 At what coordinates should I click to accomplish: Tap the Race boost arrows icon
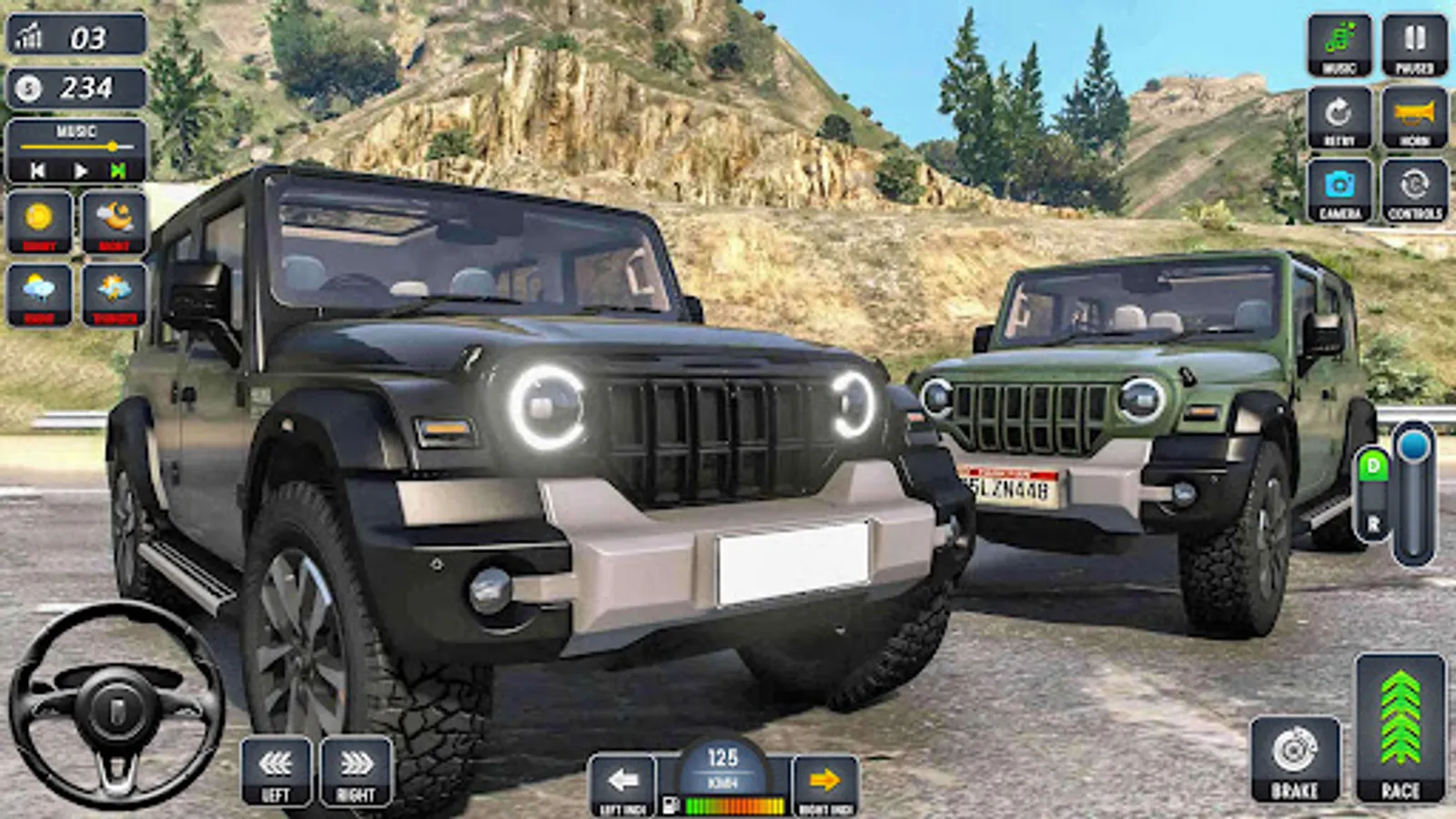click(x=1402, y=719)
